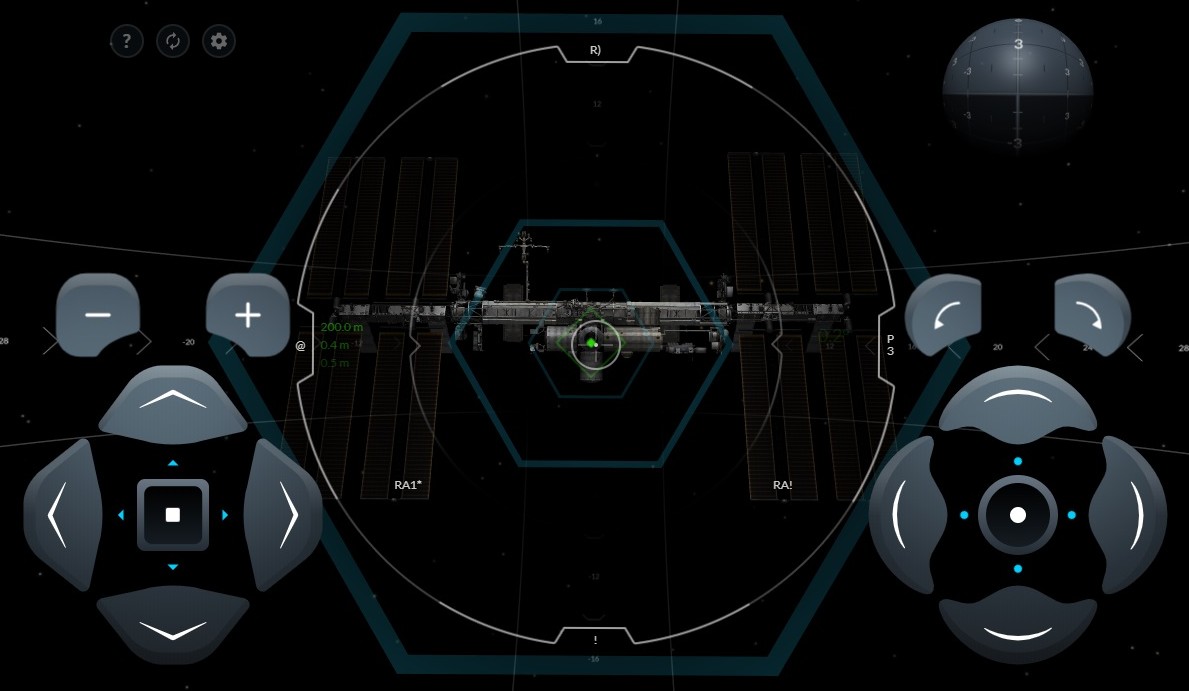Pitch down using the right pad's bottom button
Image resolution: width=1189 pixels, height=691 pixels.
click(x=1017, y=627)
